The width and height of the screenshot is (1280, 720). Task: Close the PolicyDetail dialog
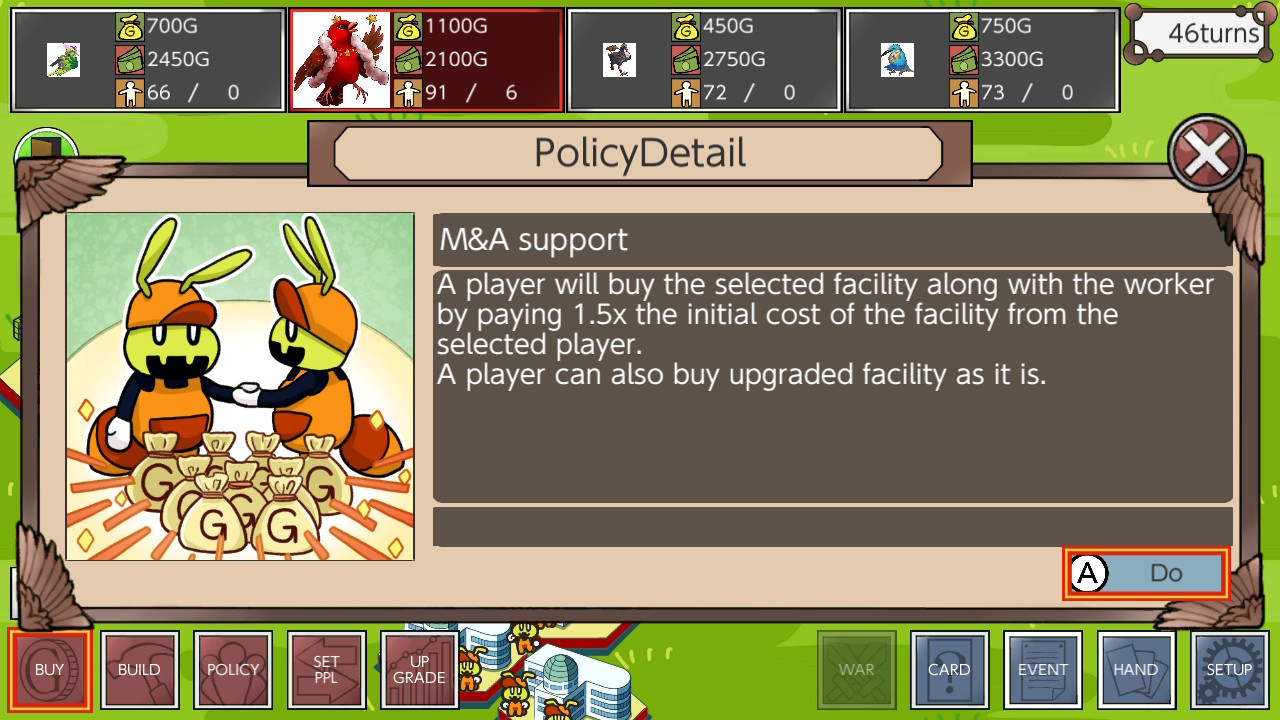1206,152
